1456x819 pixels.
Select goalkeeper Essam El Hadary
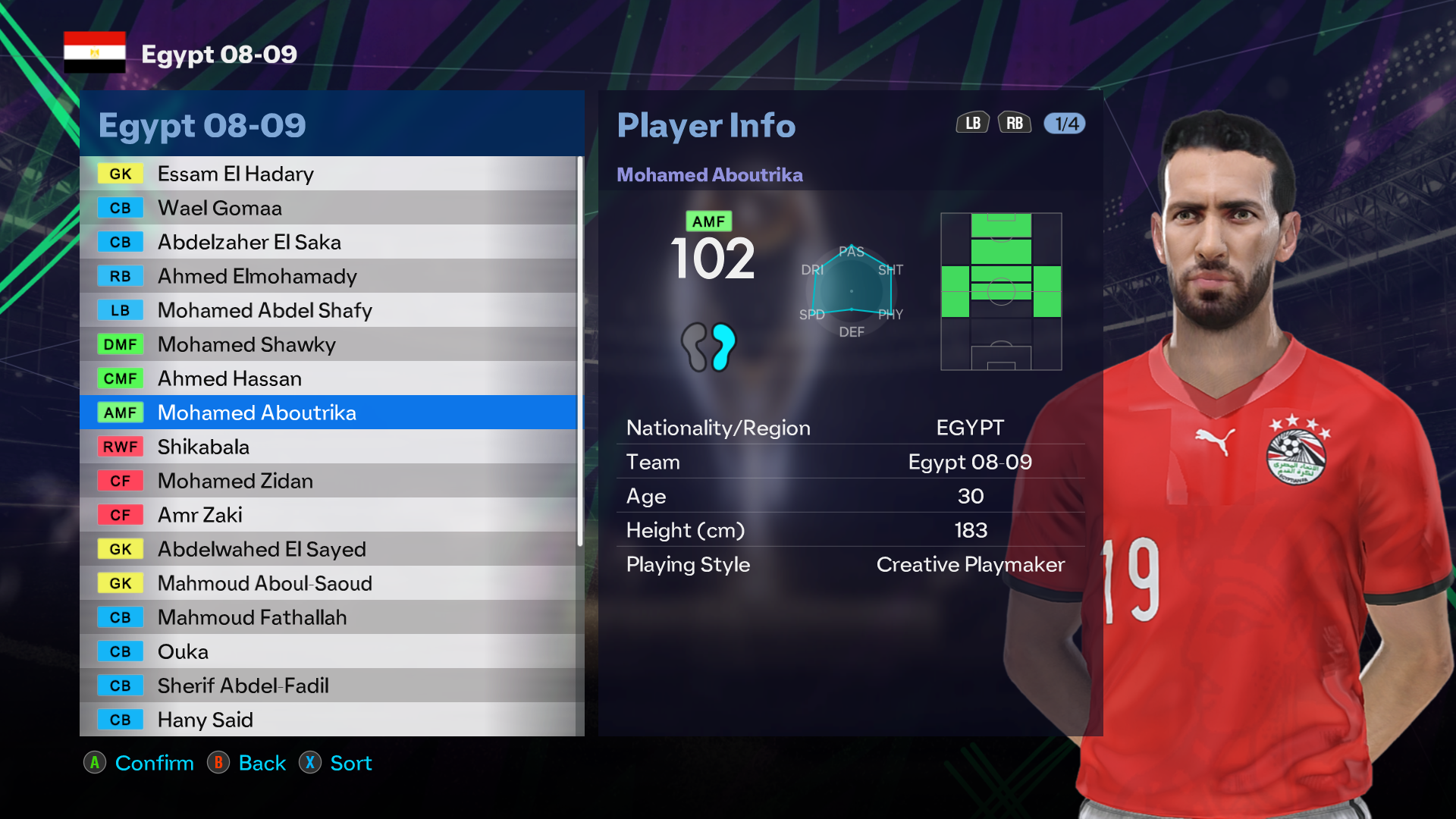(x=328, y=174)
